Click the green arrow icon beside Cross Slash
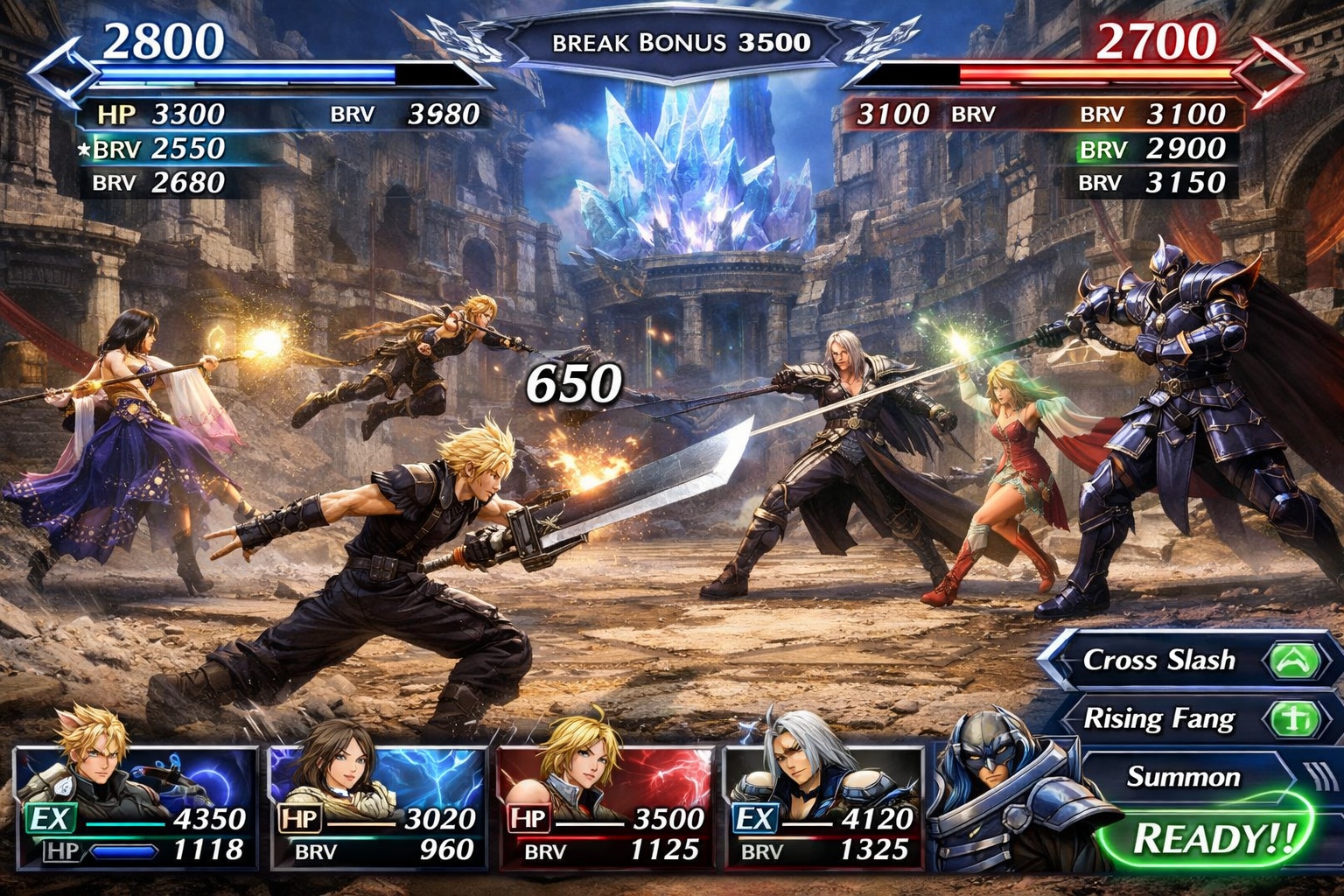 coord(1297,662)
